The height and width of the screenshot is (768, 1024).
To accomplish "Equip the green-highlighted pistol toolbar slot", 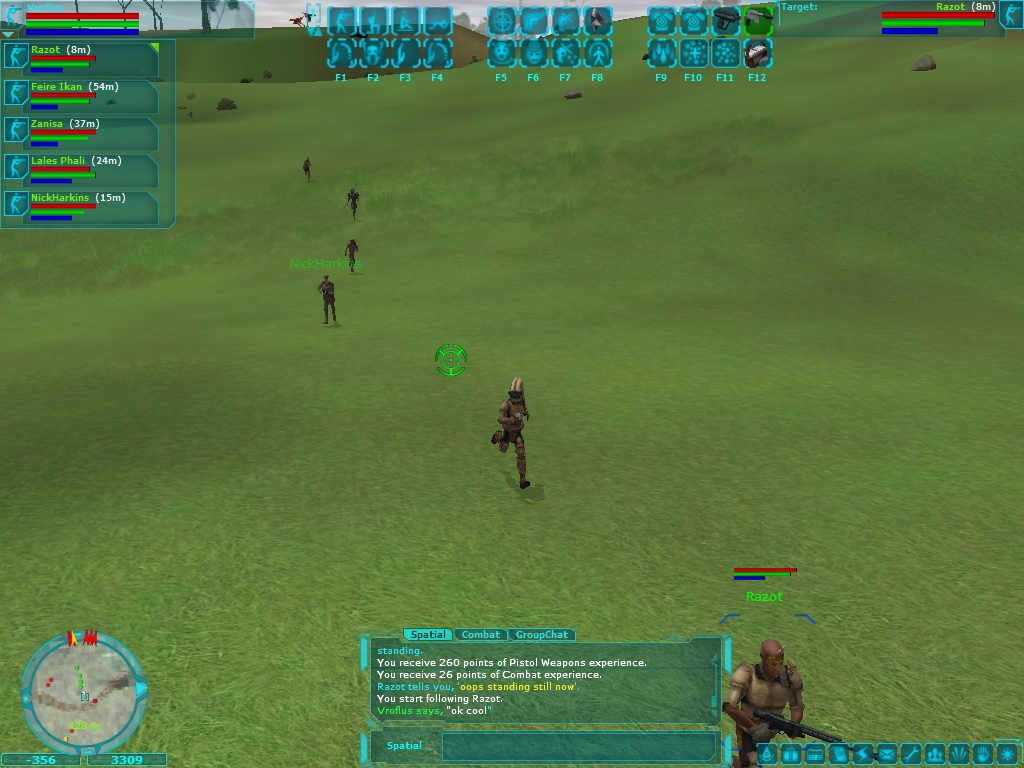I will tap(758, 21).
